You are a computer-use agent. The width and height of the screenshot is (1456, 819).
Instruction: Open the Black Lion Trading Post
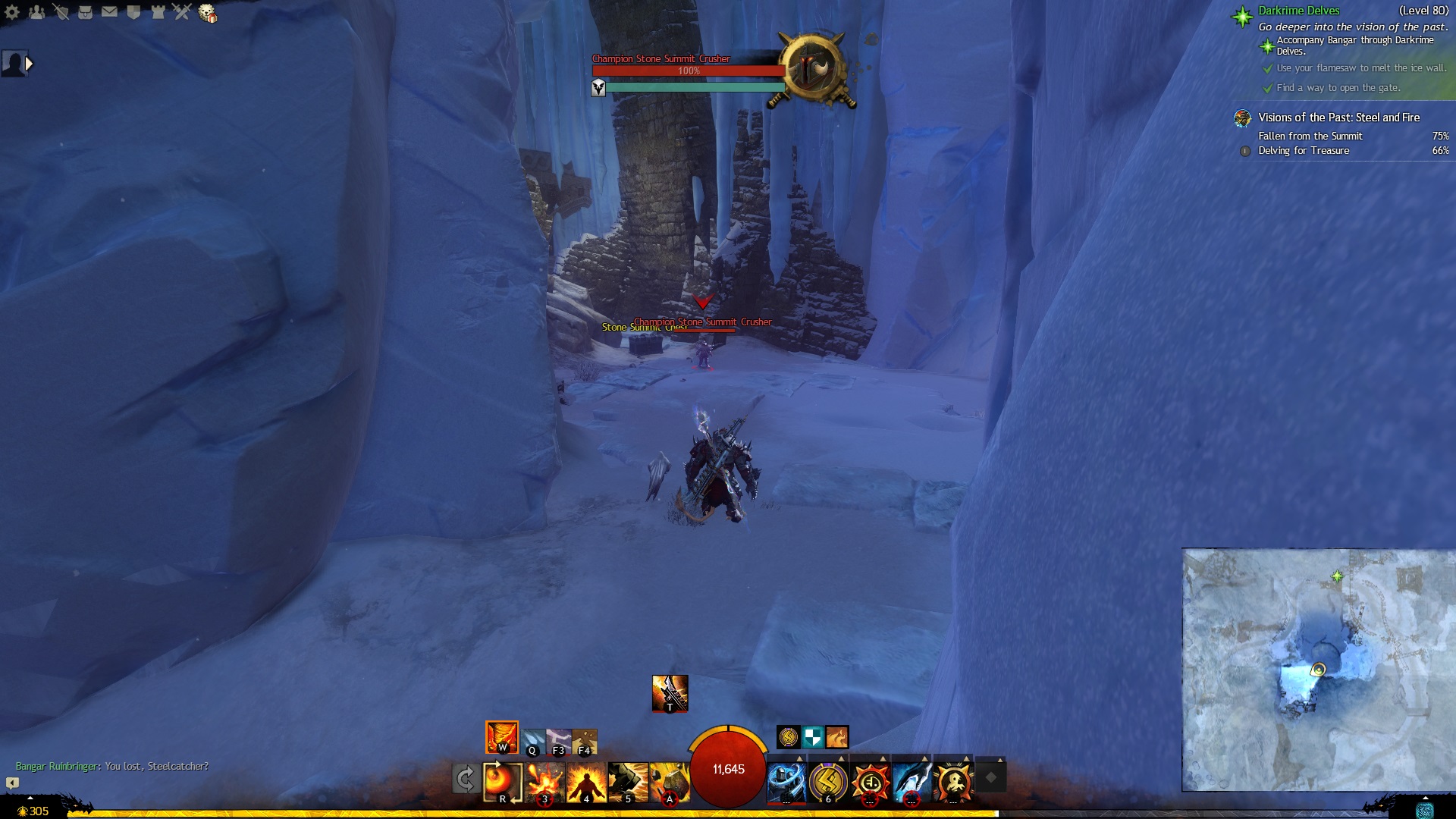207,13
